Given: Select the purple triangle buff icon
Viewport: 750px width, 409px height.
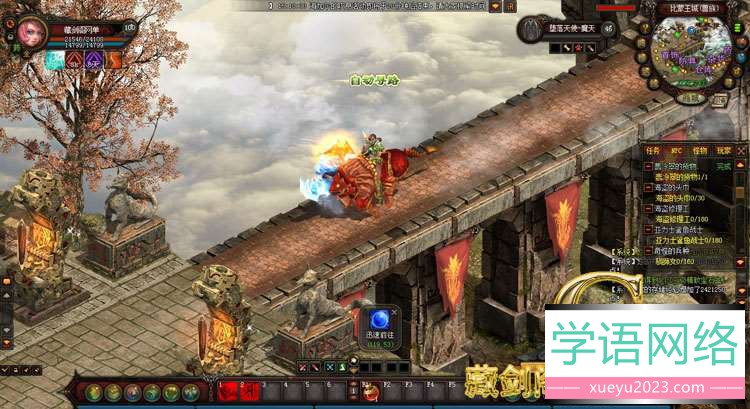Looking at the screenshot, I should click(95, 60).
